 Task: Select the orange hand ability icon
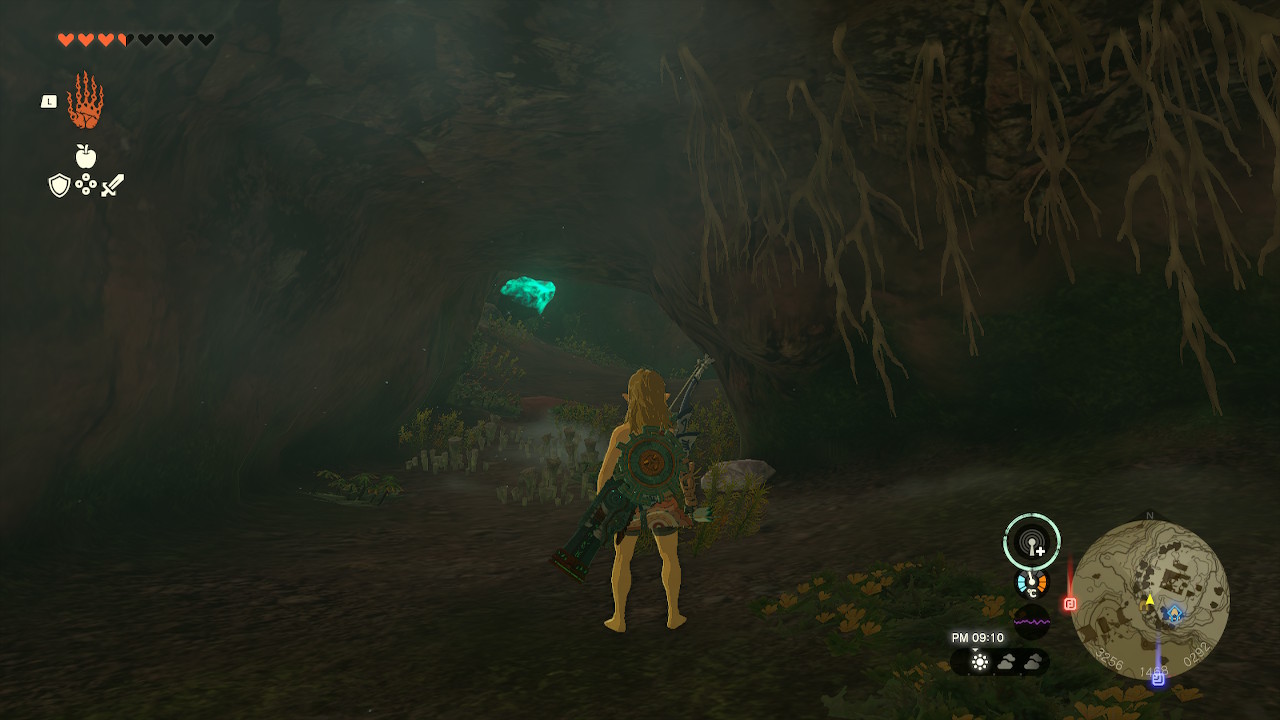pyautogui.click(x=85, y=101)
